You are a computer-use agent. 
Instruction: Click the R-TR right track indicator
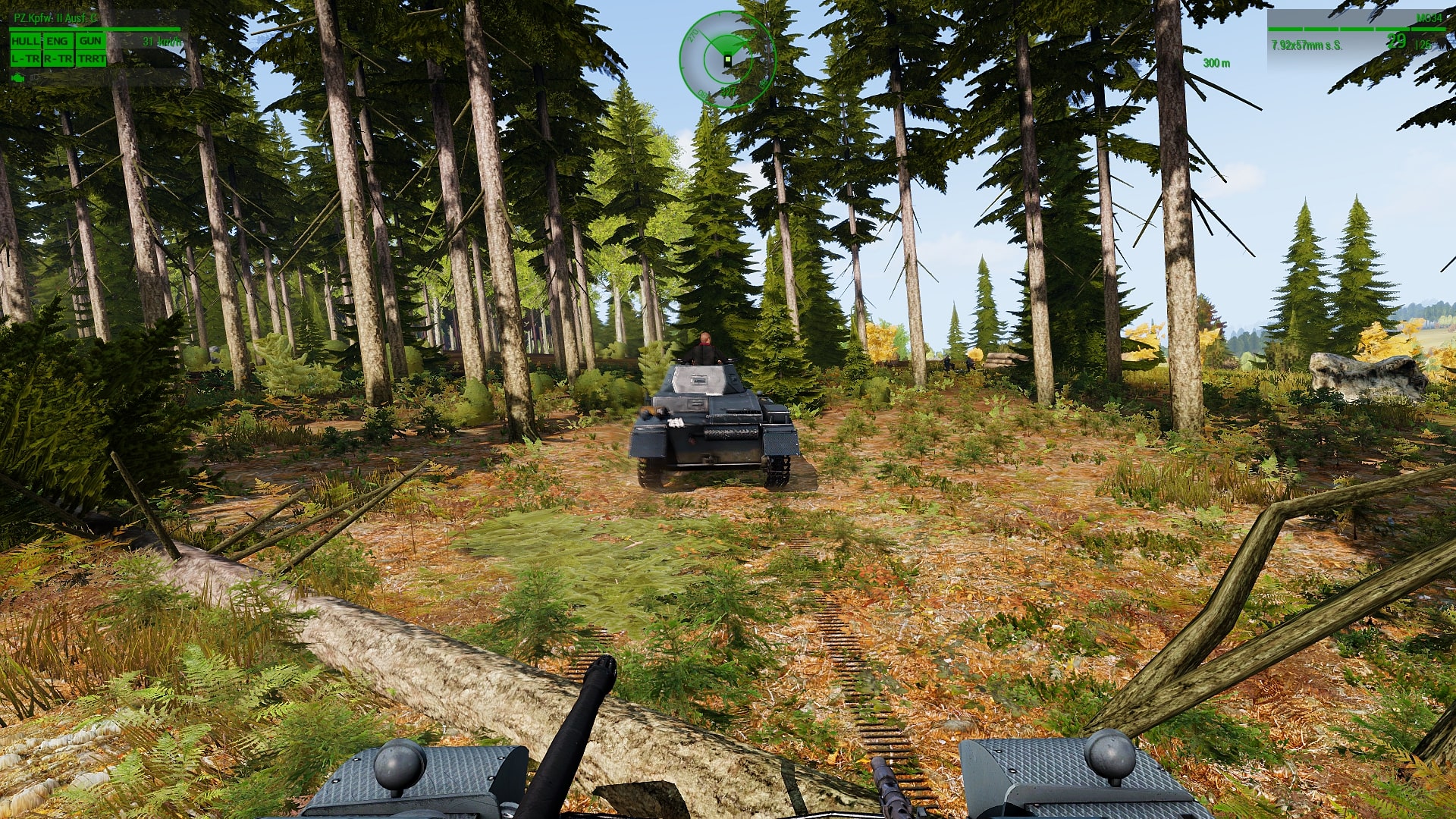tap(58, 58)
